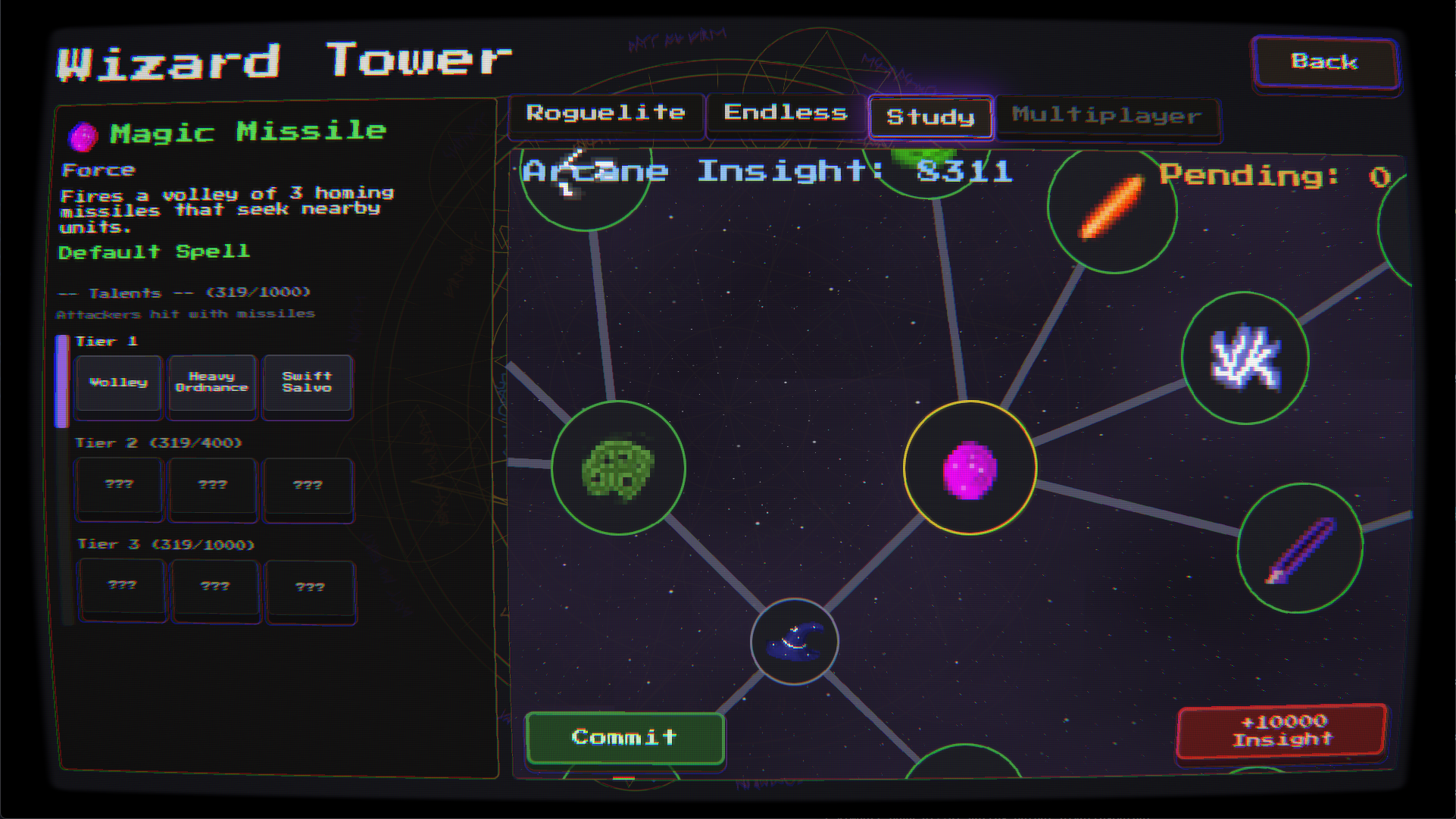The width and height of the screenshot is (1456, 819).
Task: Select the wizard hat center node
Action: point(794,642)
